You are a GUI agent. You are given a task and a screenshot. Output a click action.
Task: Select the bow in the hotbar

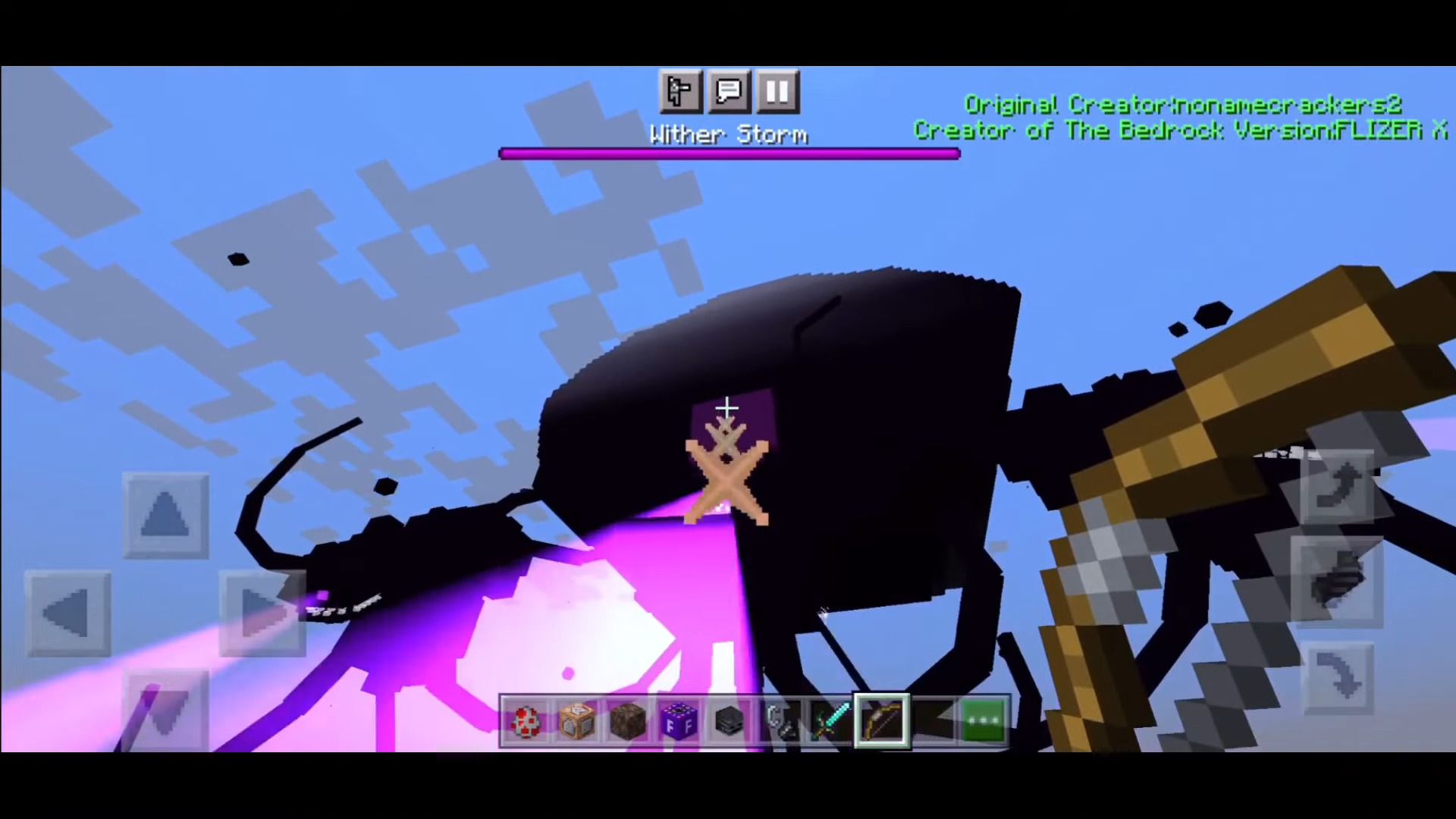882,720
